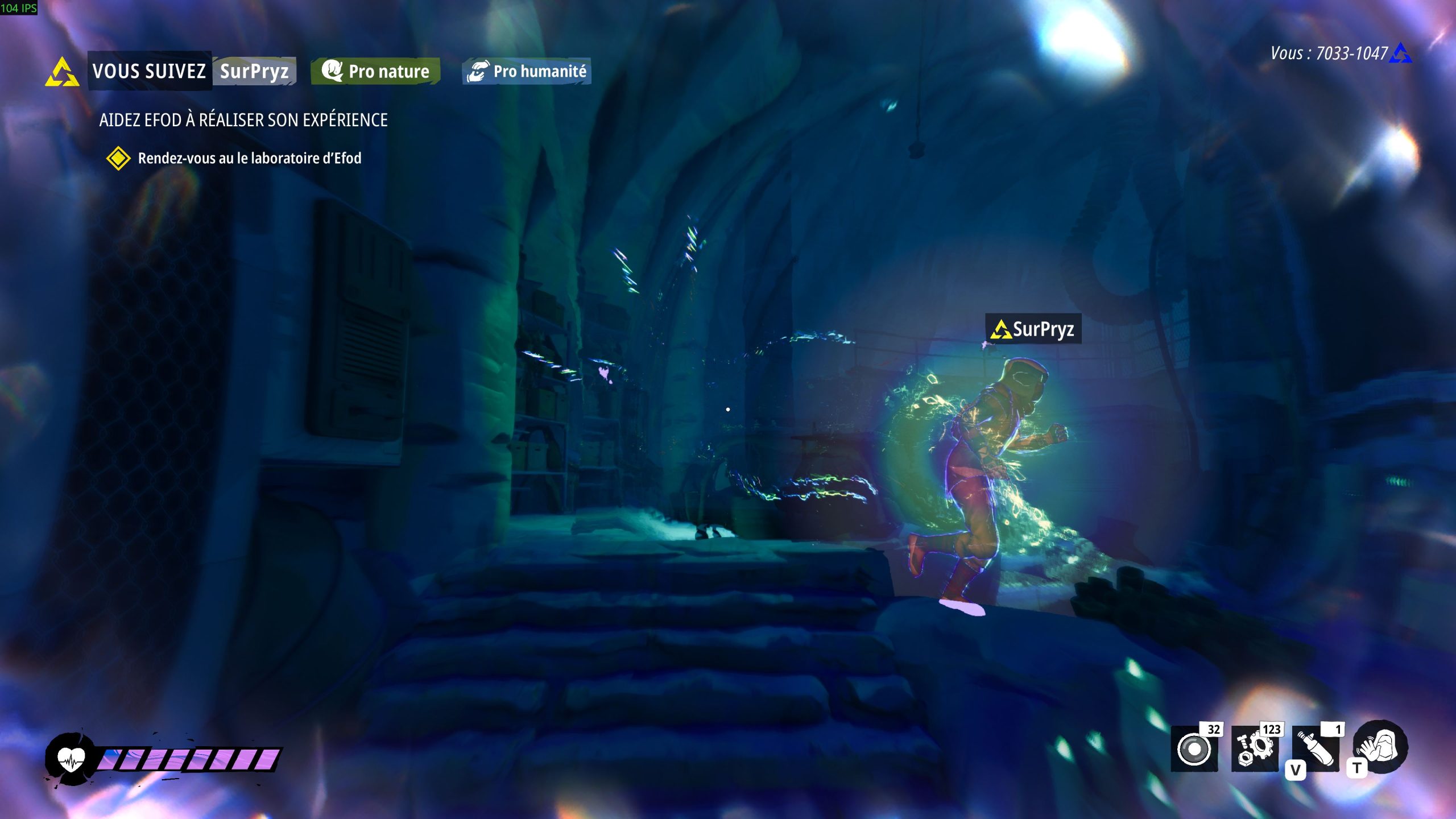Use the syringe item slot

(1316, 749)
